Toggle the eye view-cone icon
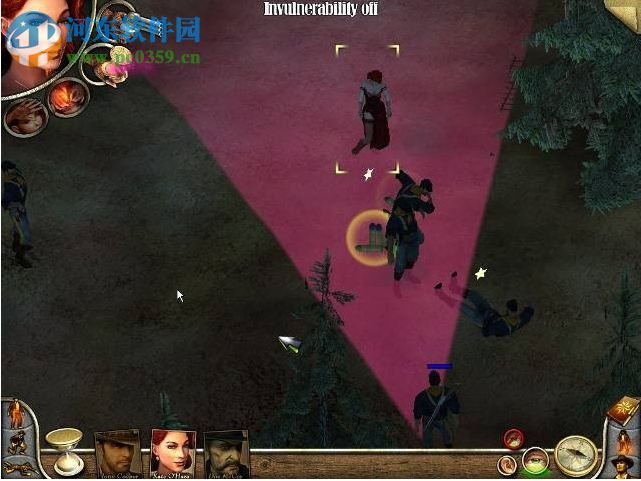Screen dimensions: 641x481 point(536,461)
